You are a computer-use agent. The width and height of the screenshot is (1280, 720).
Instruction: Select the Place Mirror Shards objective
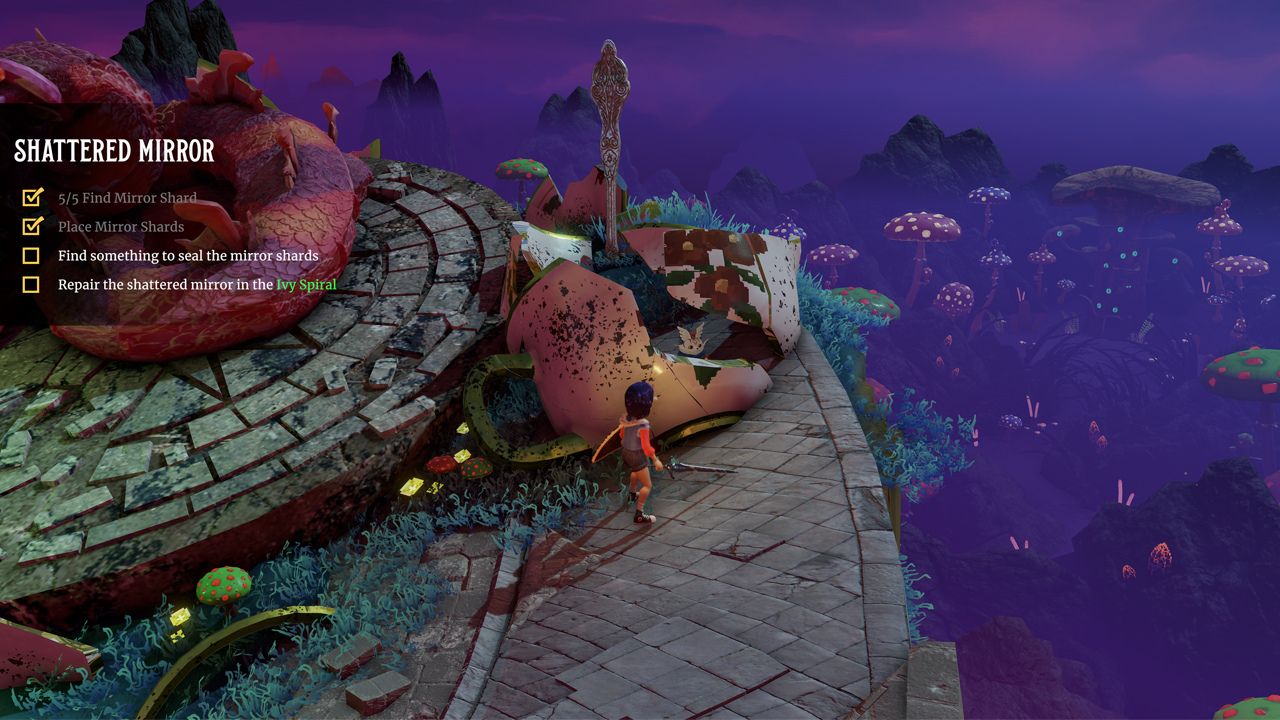(121, 227)
